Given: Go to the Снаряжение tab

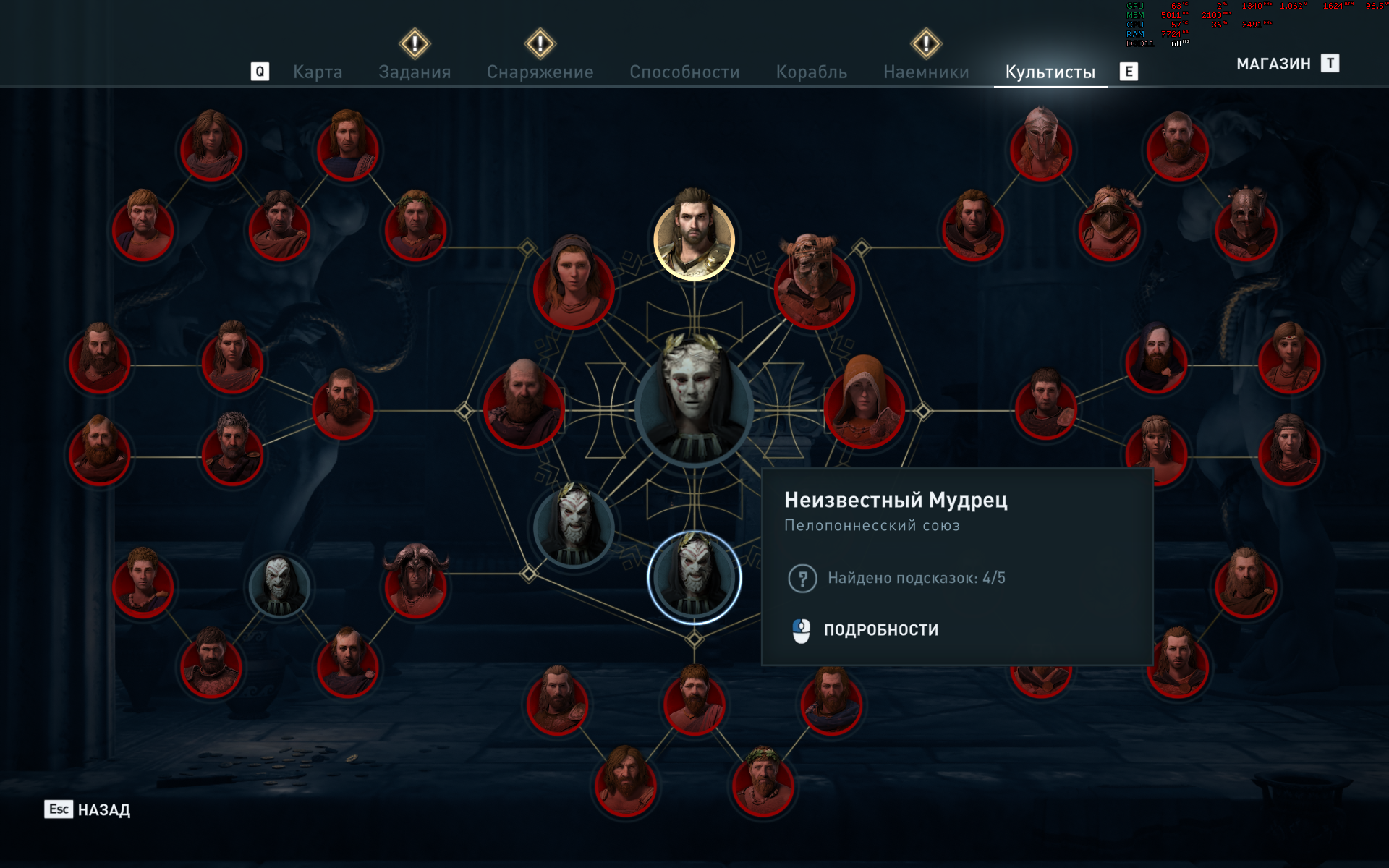Looking at the screenshot, I should pyautogui.click(x=540, y=72).
